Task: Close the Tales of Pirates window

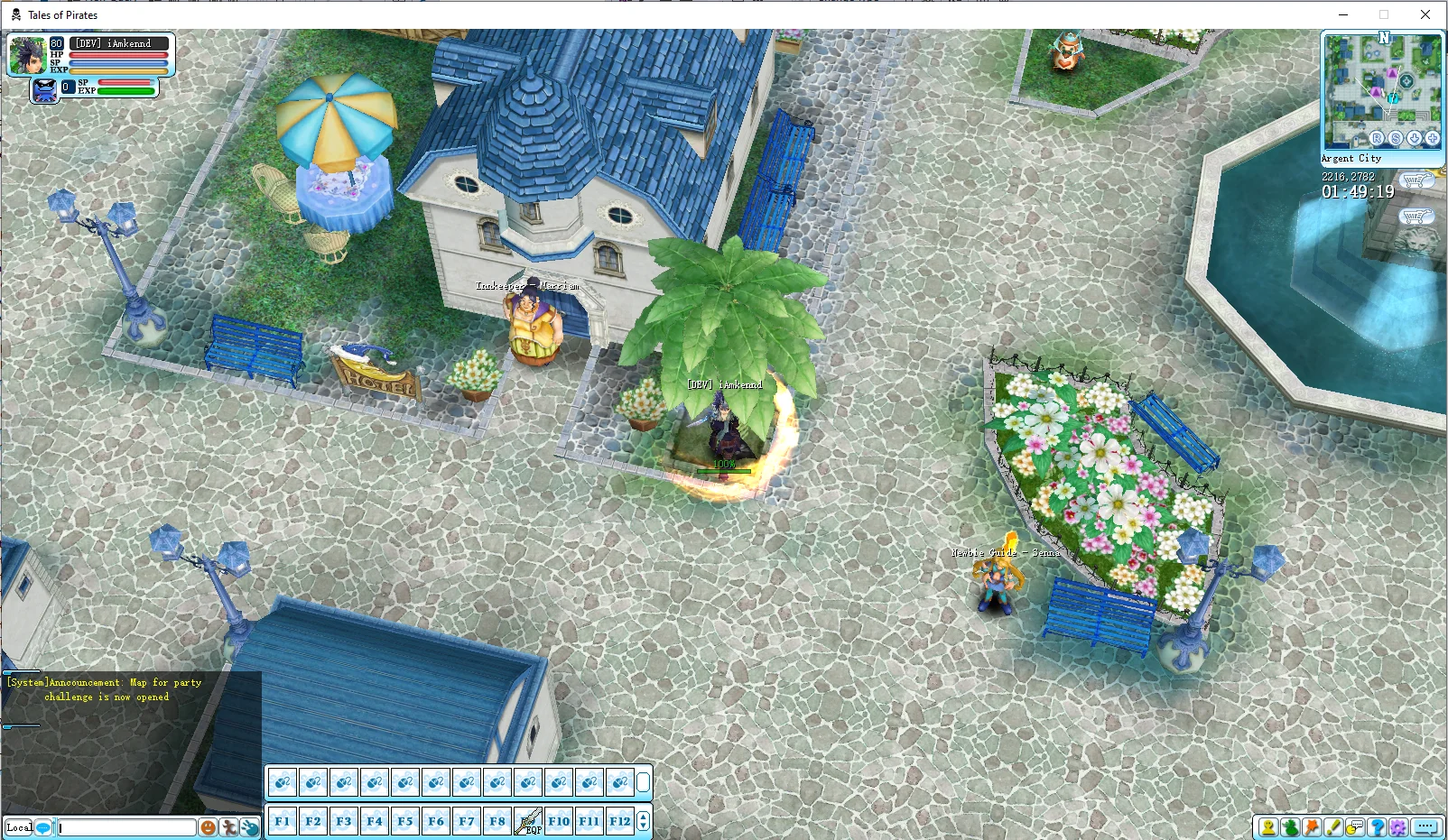Action: (x=1425, y=14)
